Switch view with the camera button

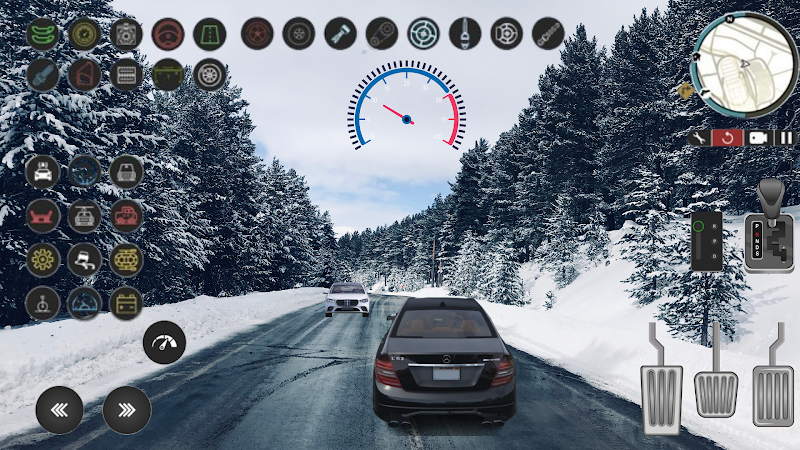pos(757,138)
